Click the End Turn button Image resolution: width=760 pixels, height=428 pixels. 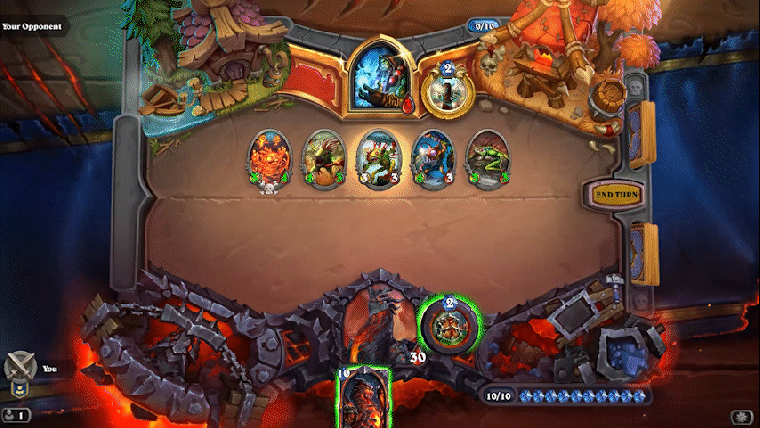[x=617, y=194]
